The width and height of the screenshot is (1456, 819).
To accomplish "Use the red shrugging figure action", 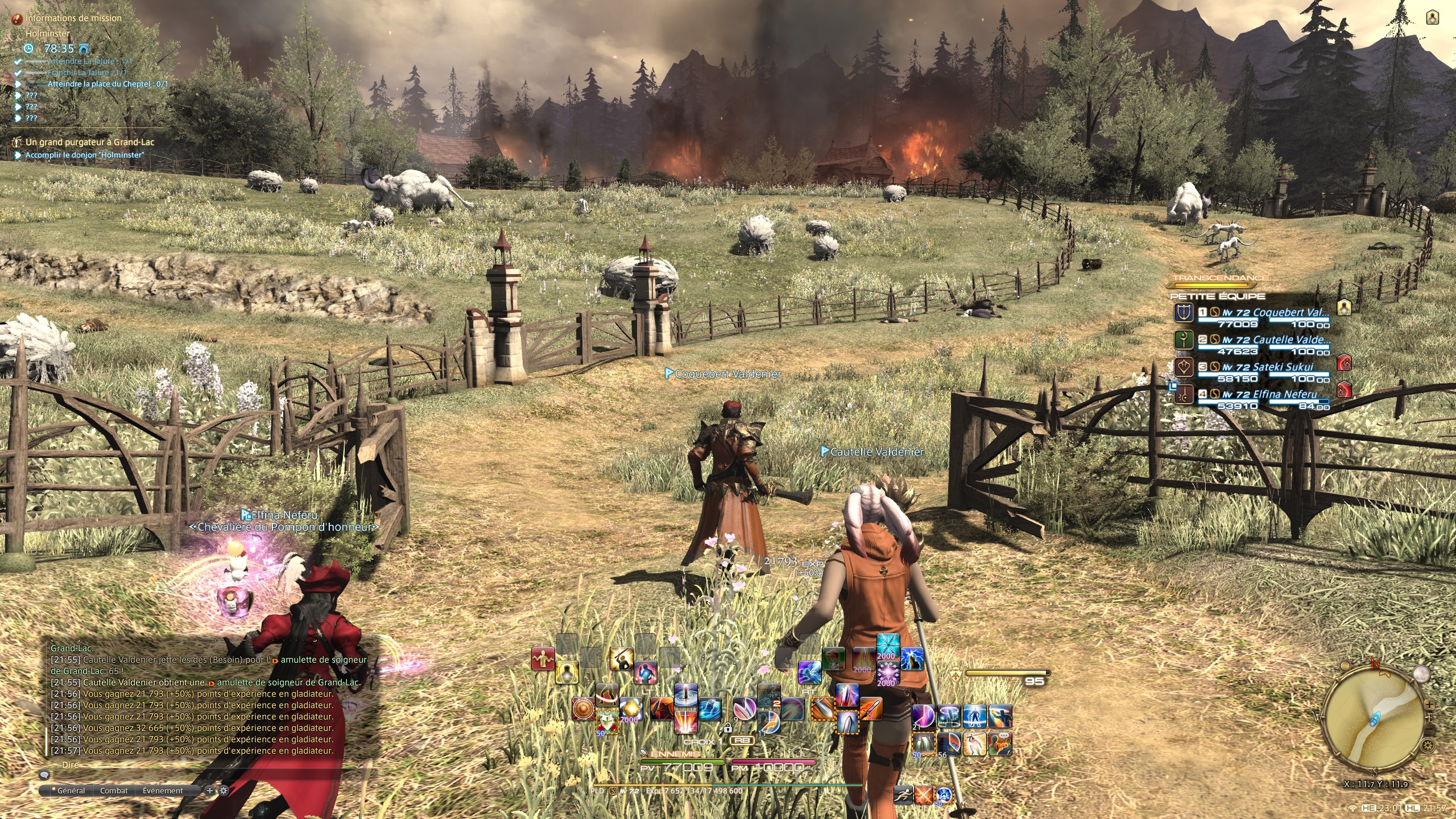I will point(543,659).
